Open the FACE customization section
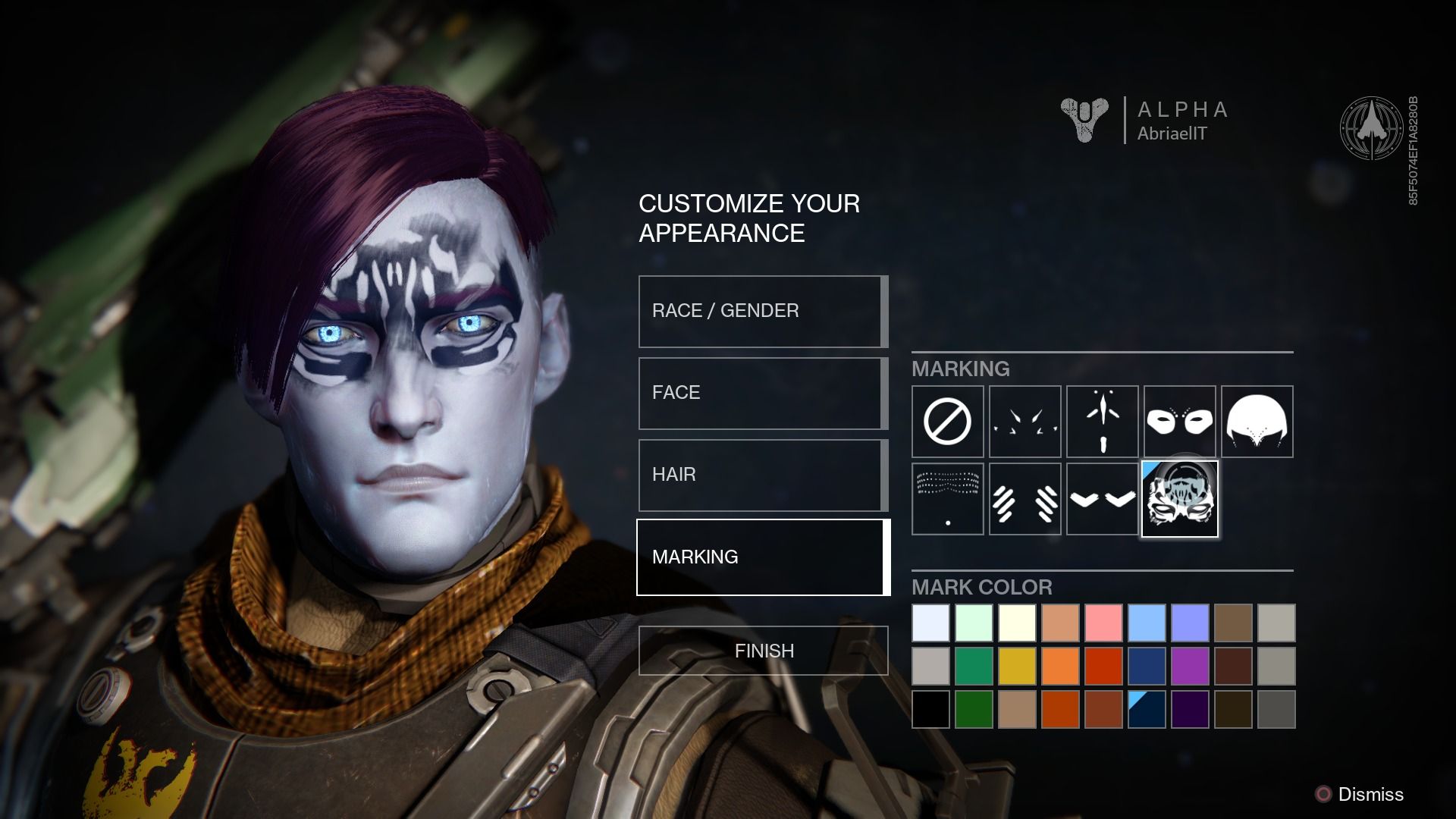This screenshot has width=1456, height=819. click(761, 393)
